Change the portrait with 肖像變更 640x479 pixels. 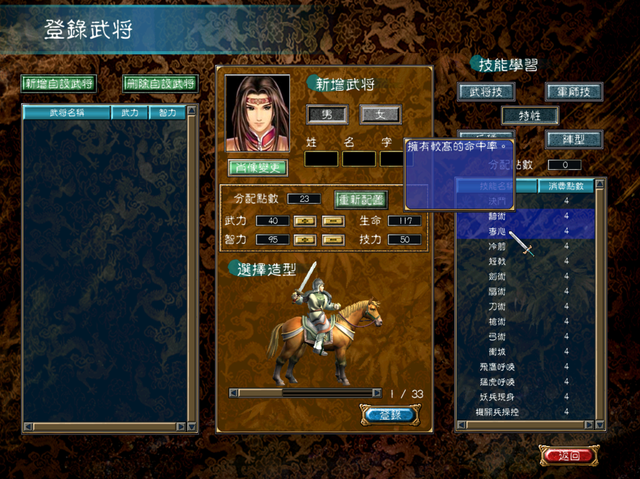(x=257, y=167)
